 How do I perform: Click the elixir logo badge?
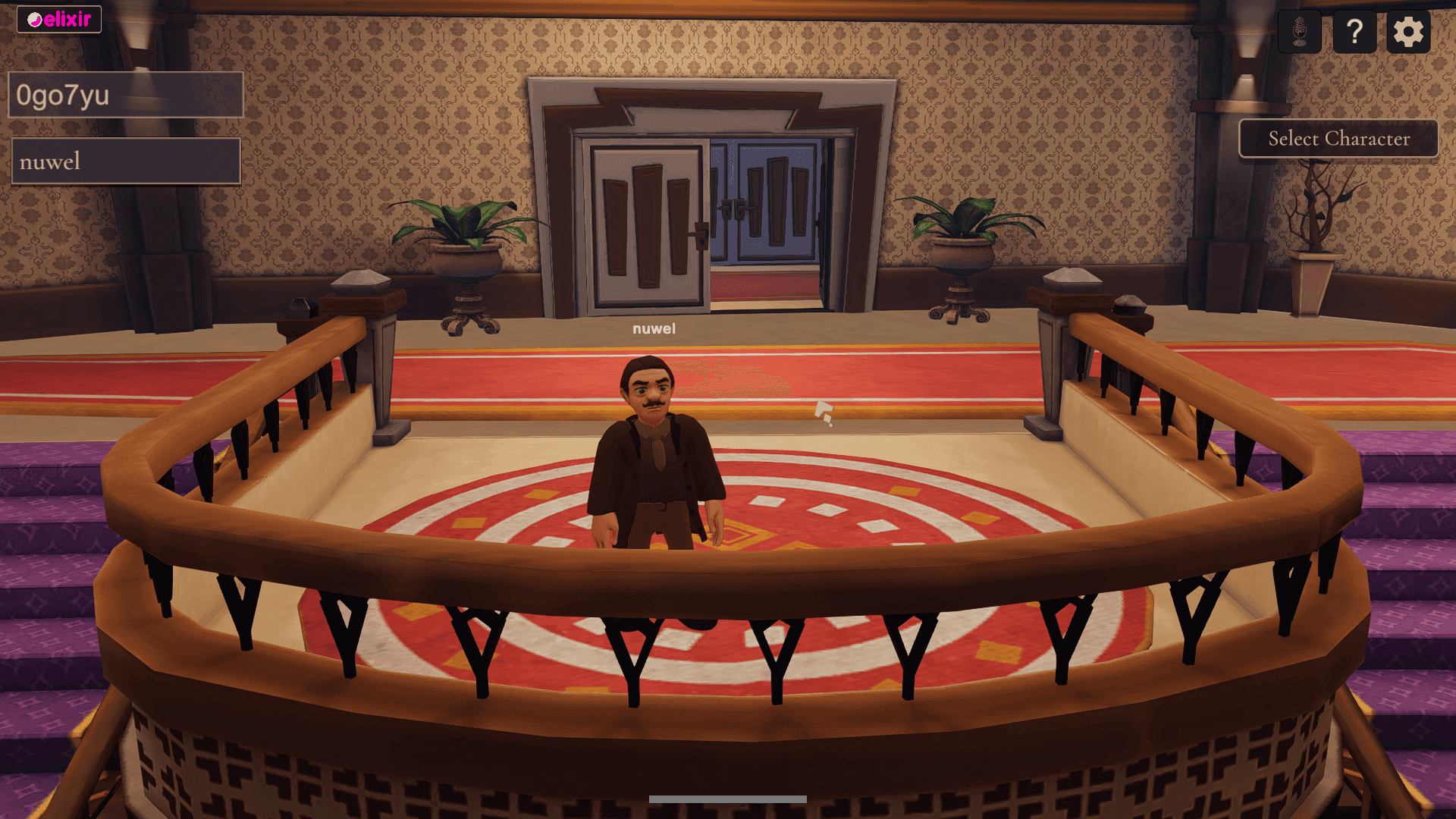(59, 19)
